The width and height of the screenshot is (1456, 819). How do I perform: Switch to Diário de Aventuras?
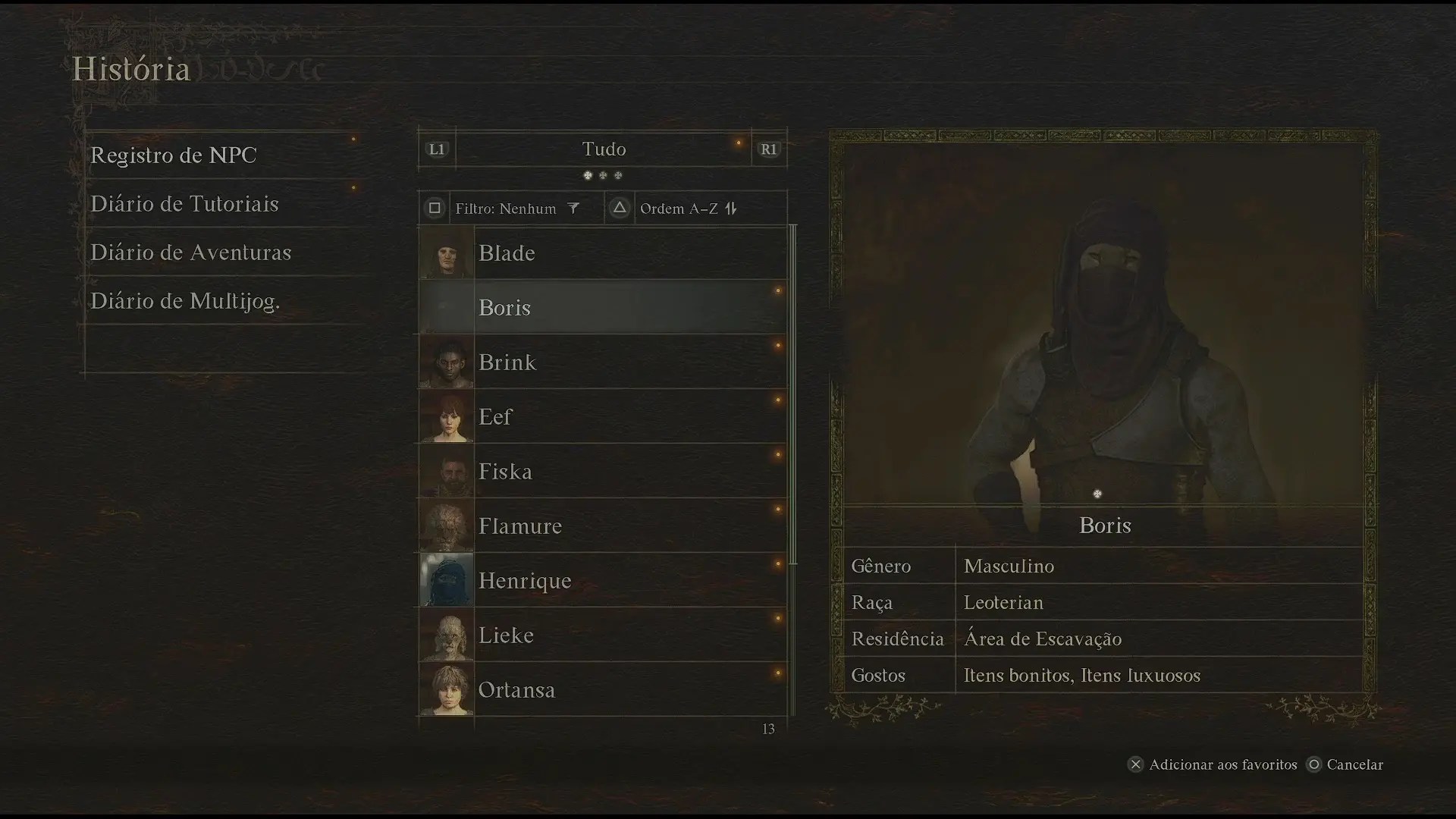pos(190,253)
